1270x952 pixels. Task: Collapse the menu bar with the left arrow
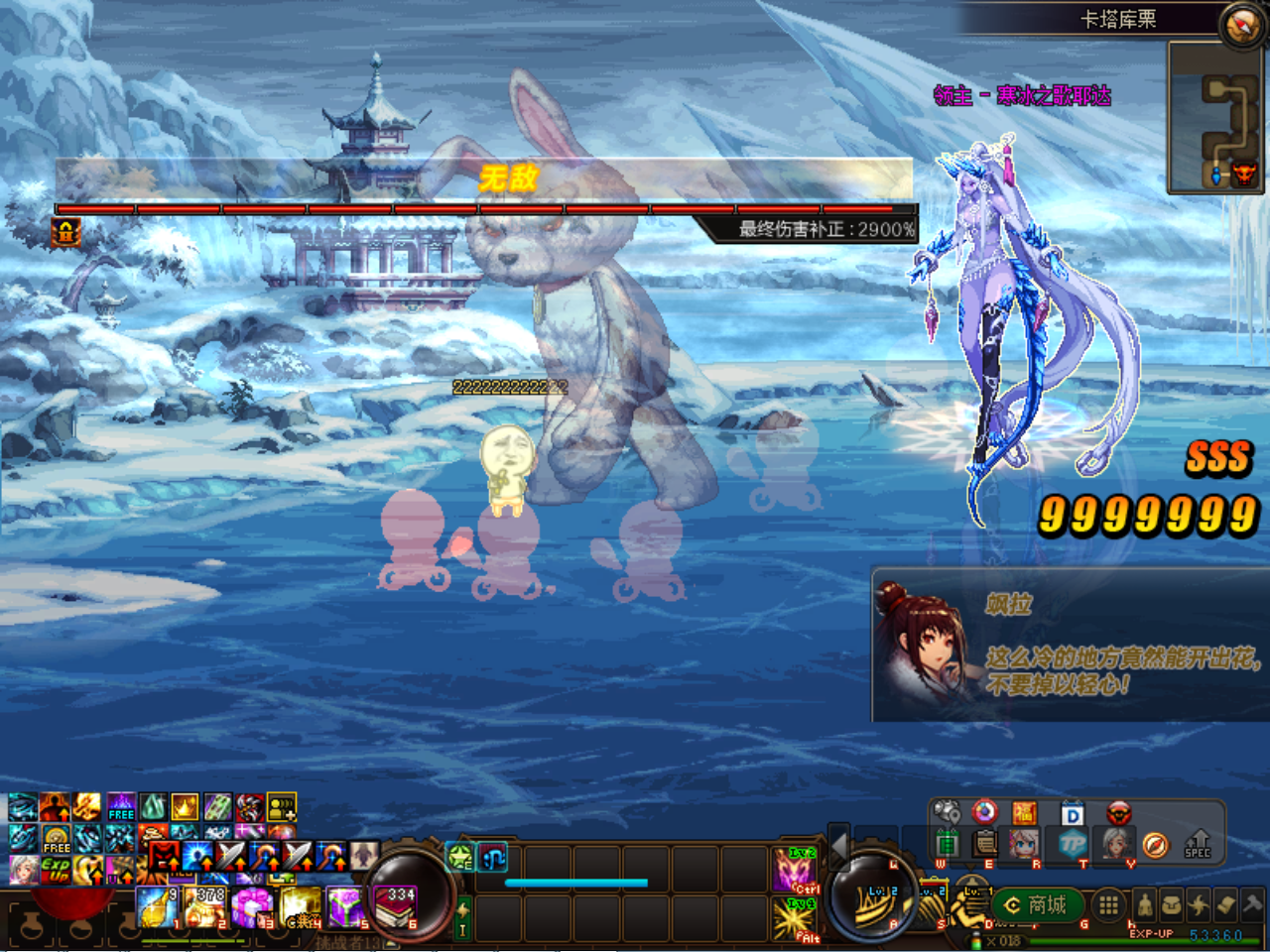pos(839,847)
